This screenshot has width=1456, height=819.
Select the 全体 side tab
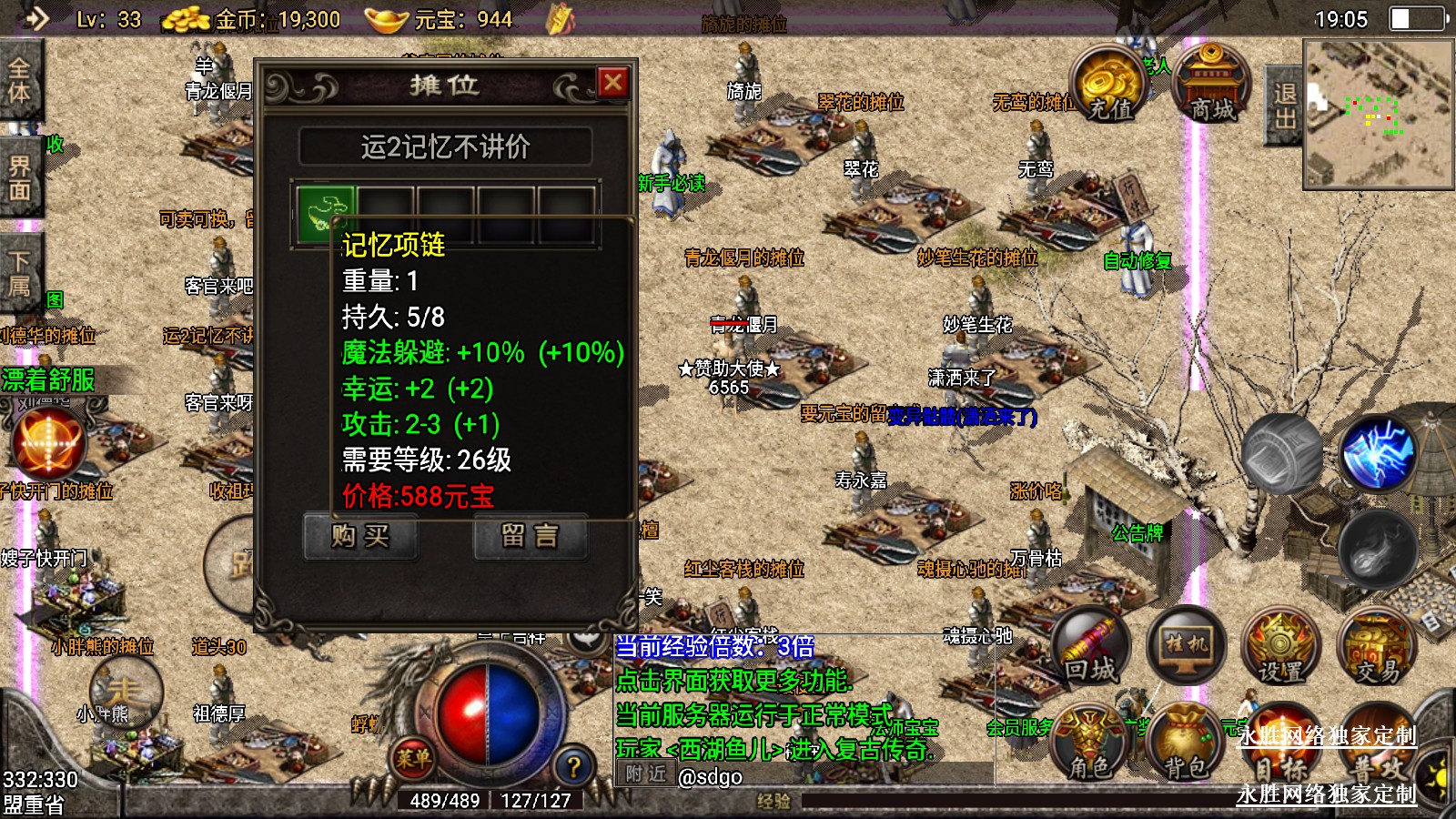point(19,82)
